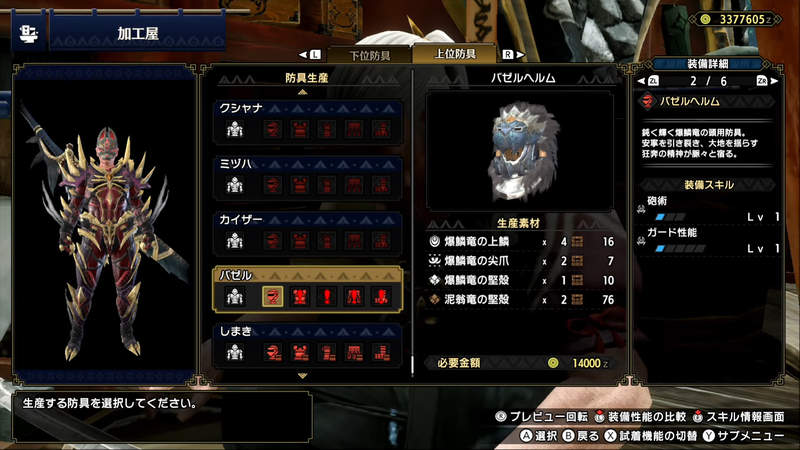Select the バゼル leg armor icon
The image size is (800, 450).
tap(381, 296)
